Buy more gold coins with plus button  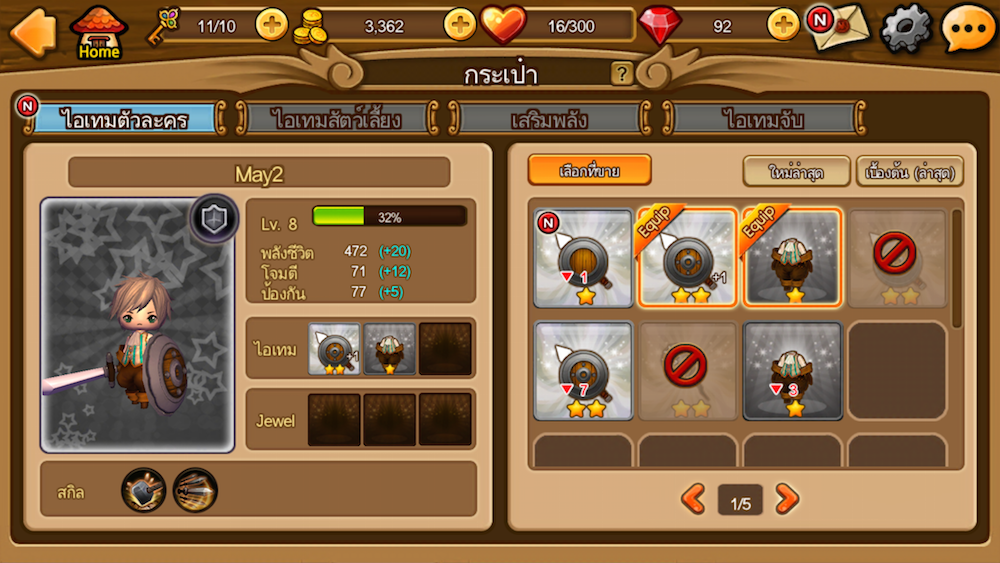pos(459,24)
